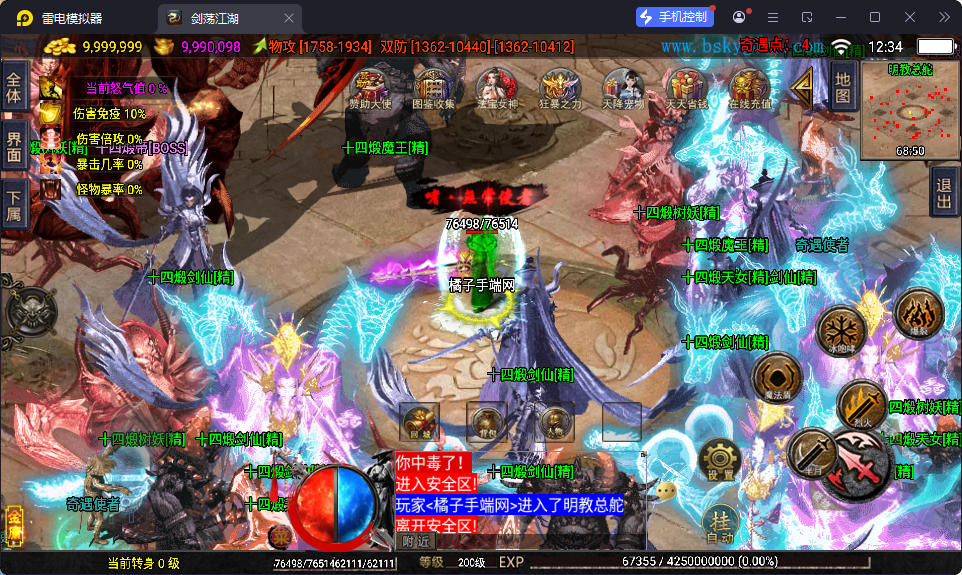Open the 设置 gear settings
Image resolution: width=962 pixels, height=575 pixels.
(x=720, y=460)
